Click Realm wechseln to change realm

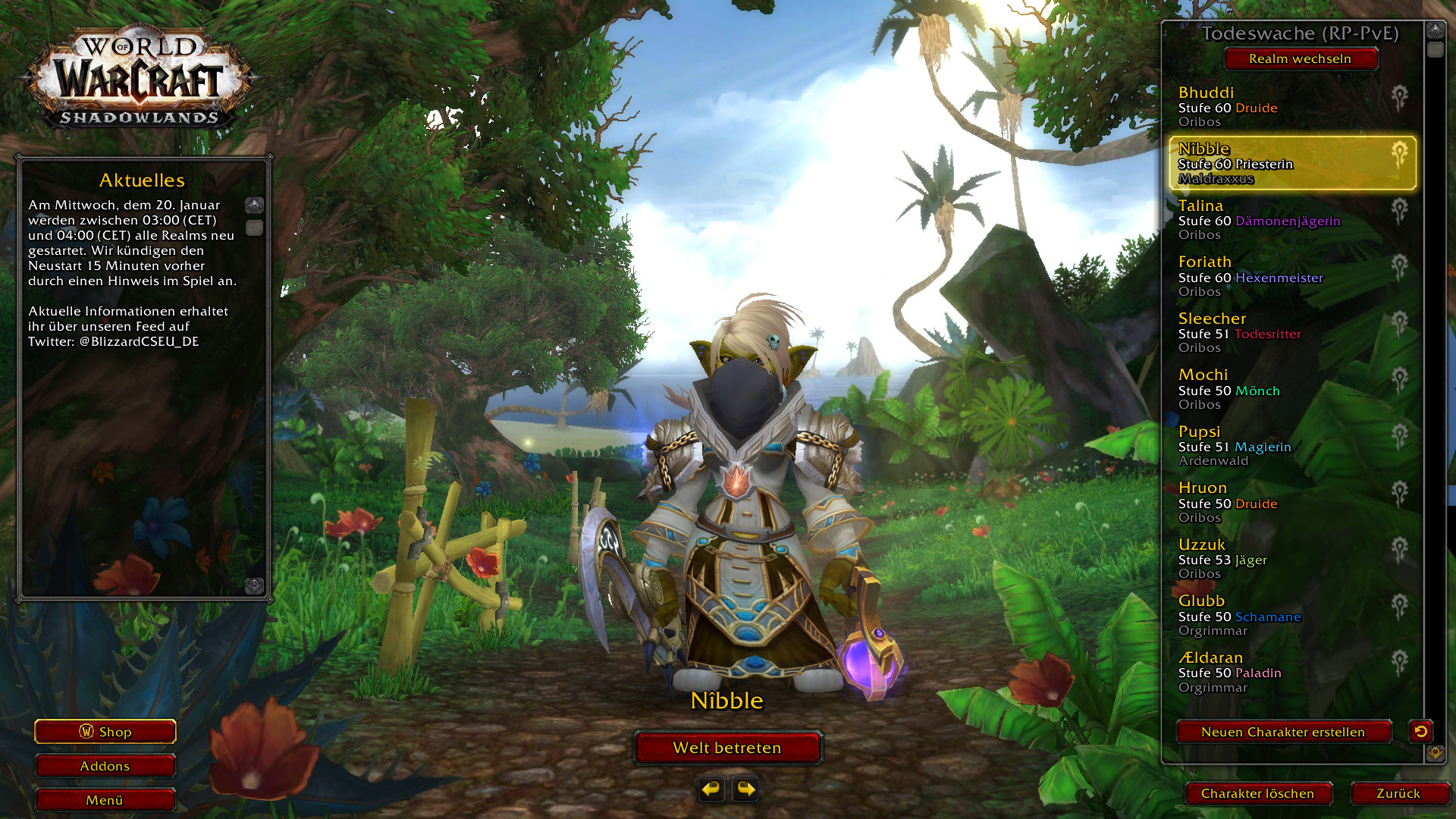tap(1300, 58)
